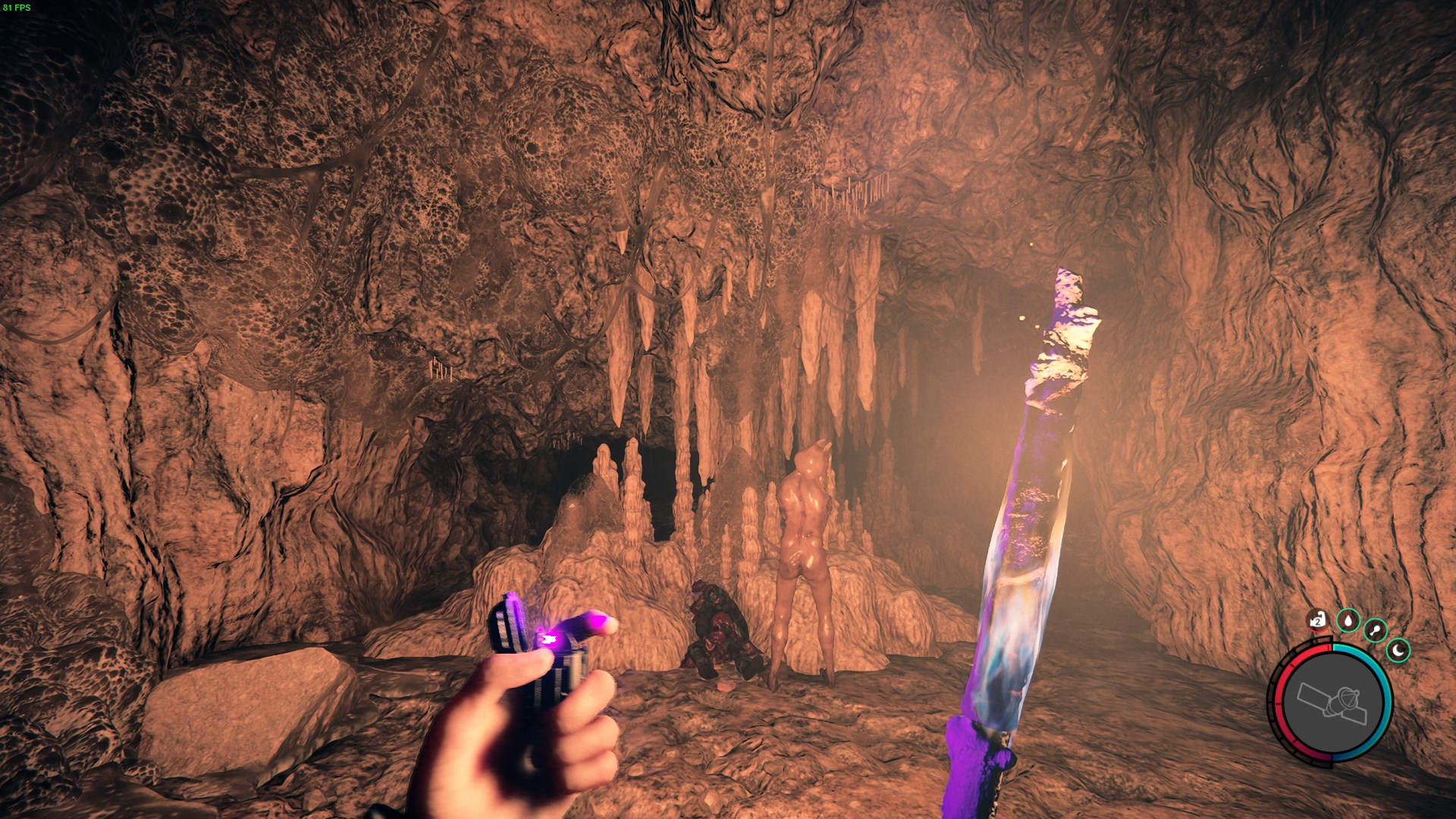Screen dimensions: 1456x819
Task: Click the flexed-arm strength level icon
Action: point(1318,620)
